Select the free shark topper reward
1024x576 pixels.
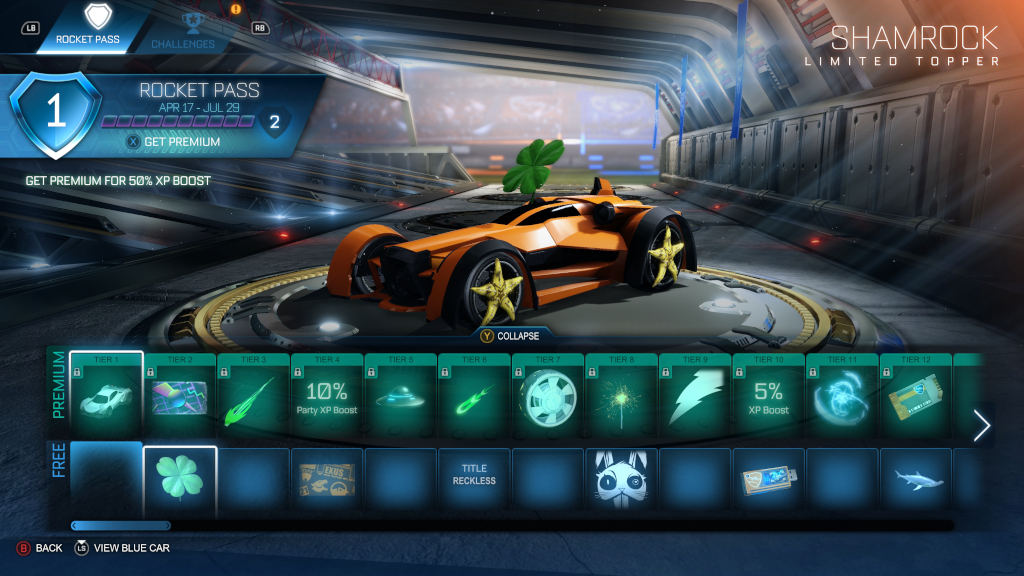click(x=916, y=480)
